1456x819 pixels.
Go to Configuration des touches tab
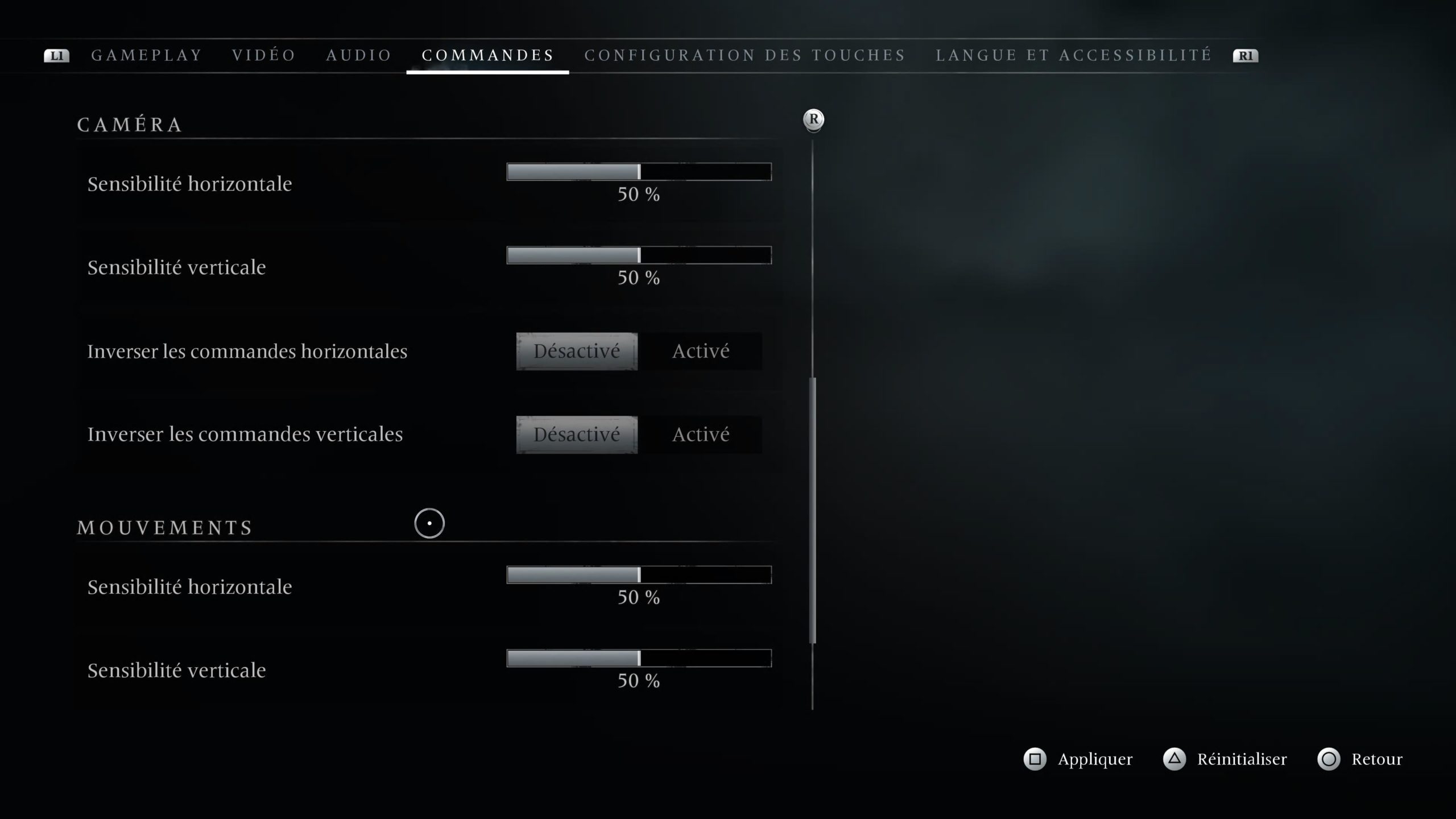coord(745,55)
